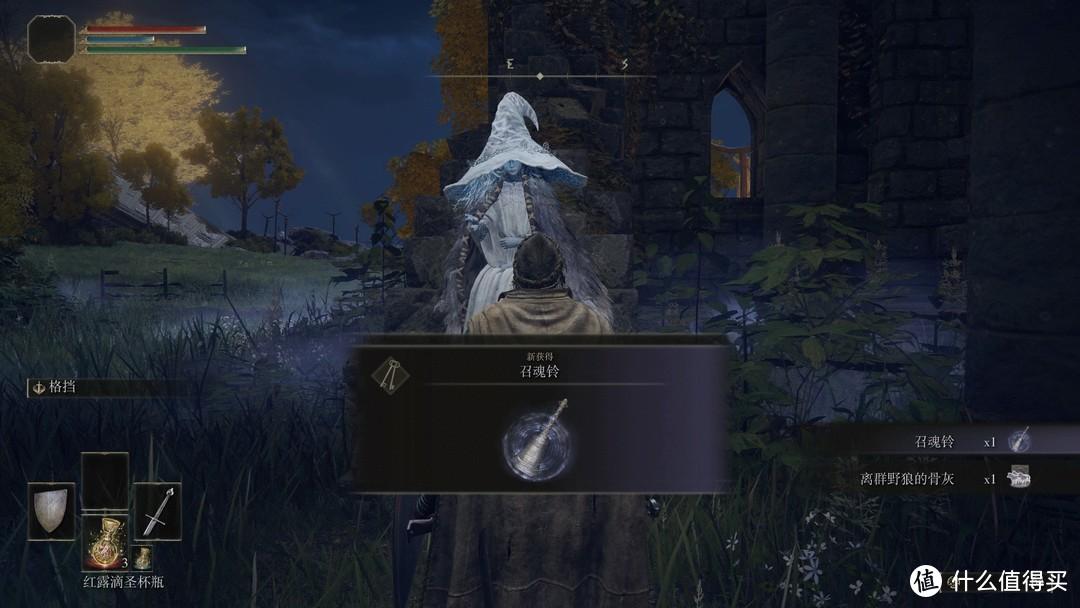The image size is (1080, 608).
Task: Select the shield equipment slot
Action: pyautogui.click(x=51, y=511)
